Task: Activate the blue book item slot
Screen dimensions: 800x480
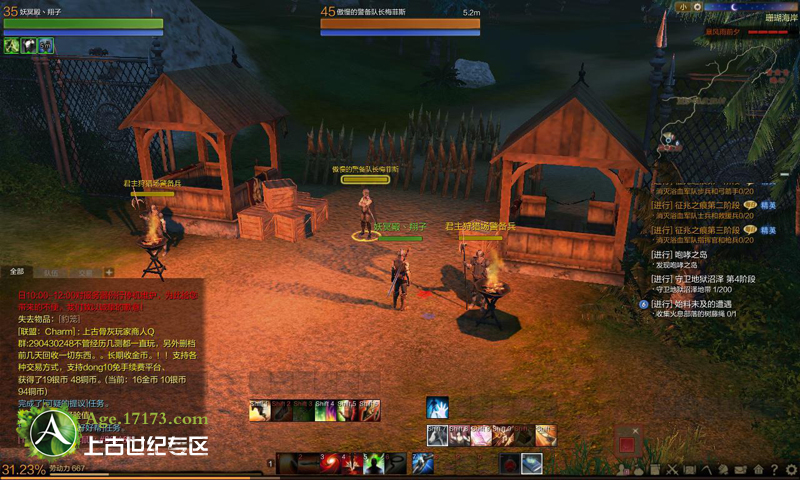Action: [531, 462]
